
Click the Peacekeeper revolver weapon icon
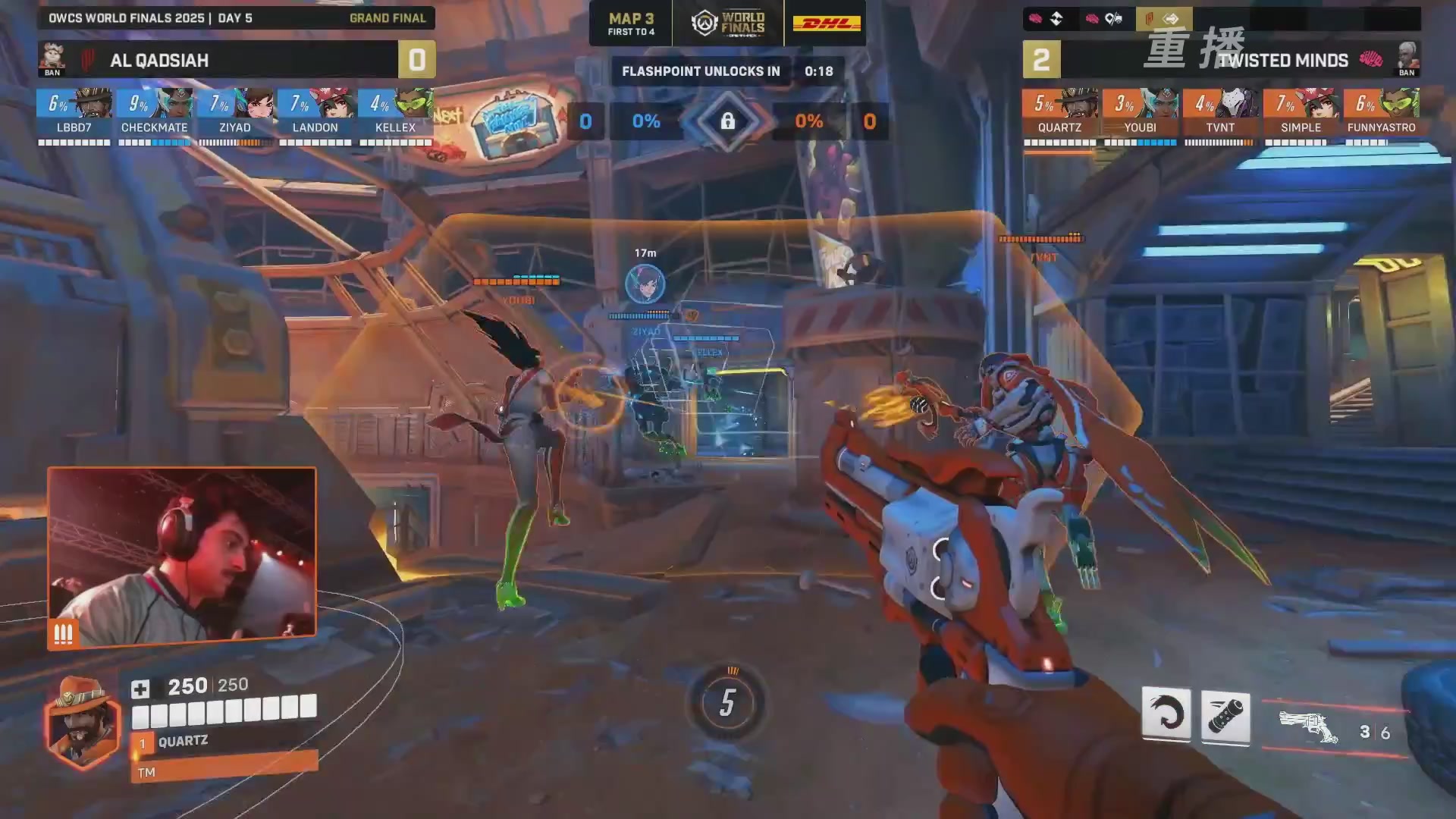click(x=1308, y=726)
